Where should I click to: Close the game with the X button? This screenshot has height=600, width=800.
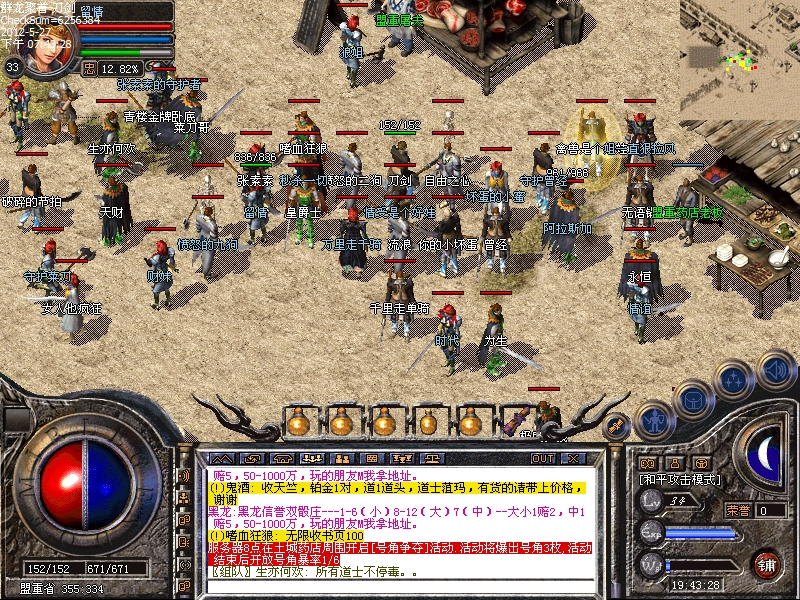(x=573, y=458)
